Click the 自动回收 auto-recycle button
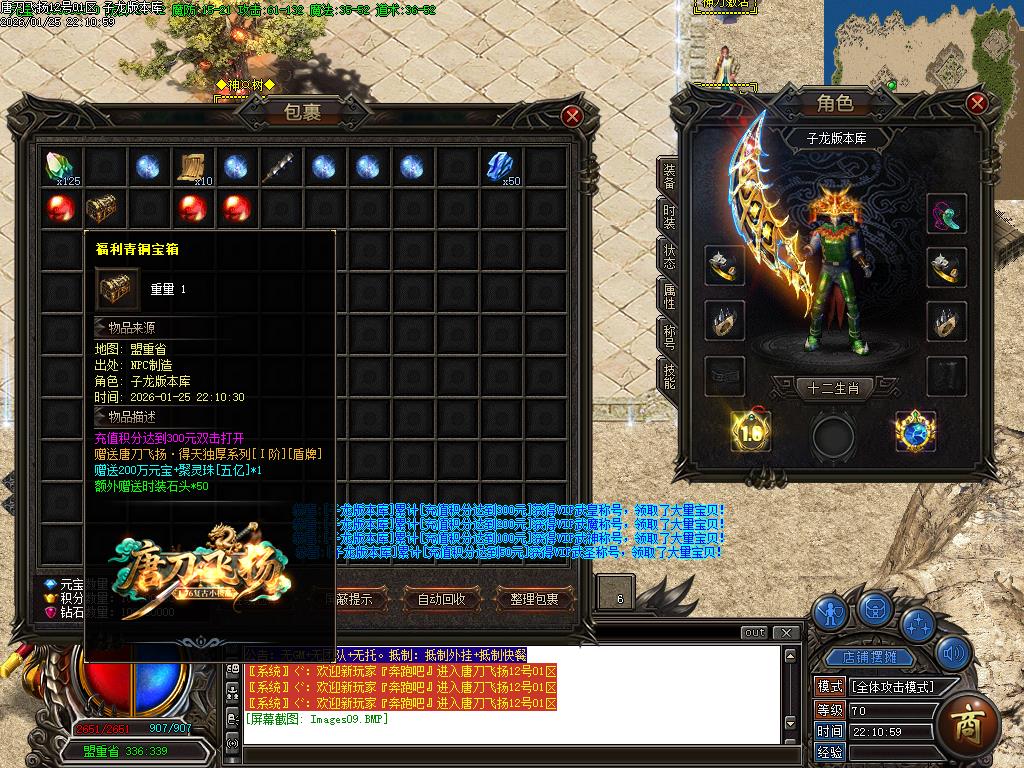This screenshot has height=768, width=1024. [441, 599]
